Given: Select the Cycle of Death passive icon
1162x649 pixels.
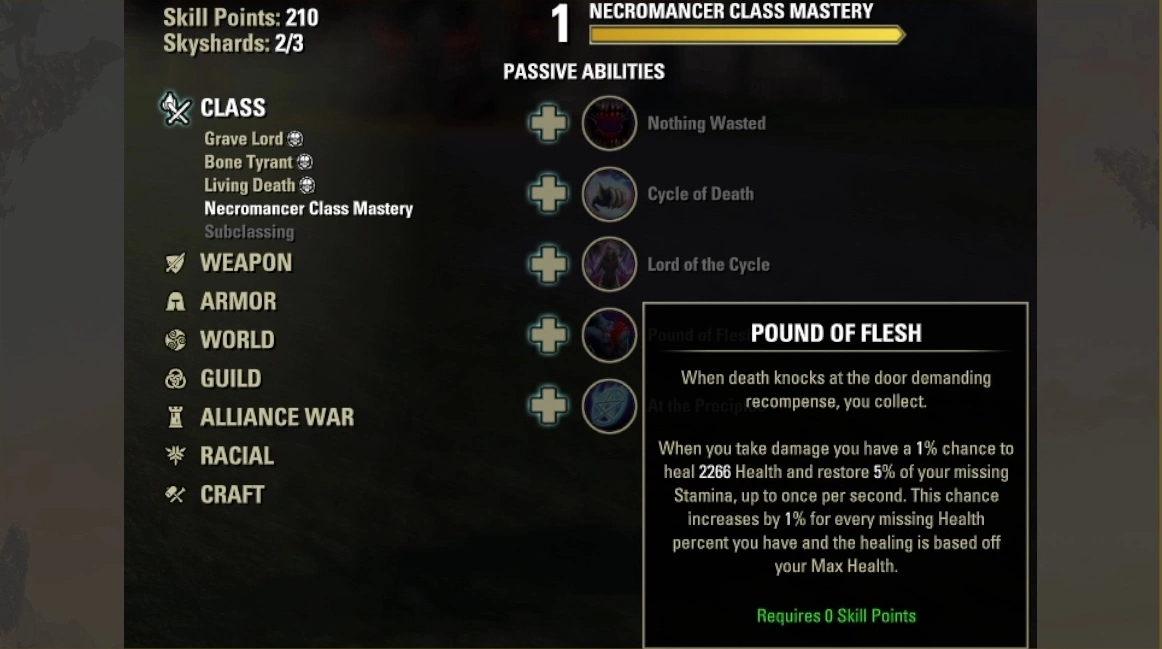Looking at the screenshot, I should [x=609, y=194].
